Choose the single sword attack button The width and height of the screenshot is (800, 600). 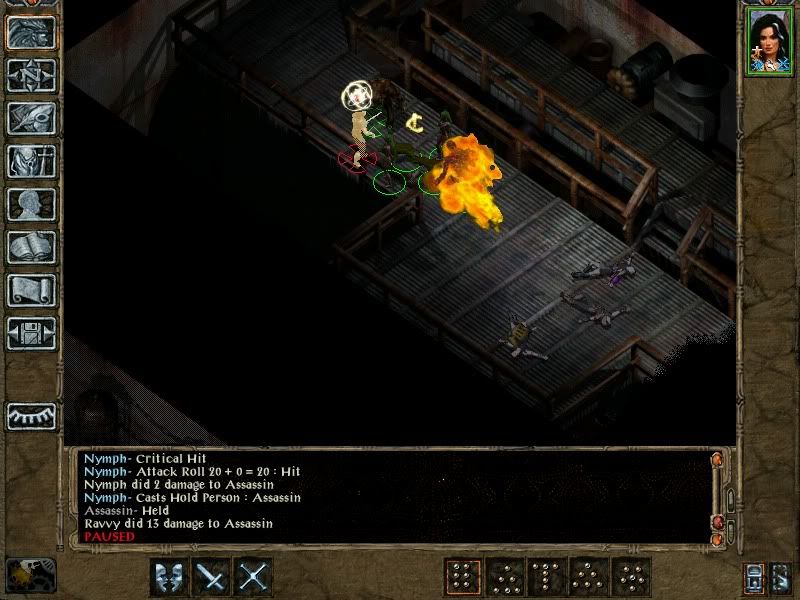coord(212,577)
